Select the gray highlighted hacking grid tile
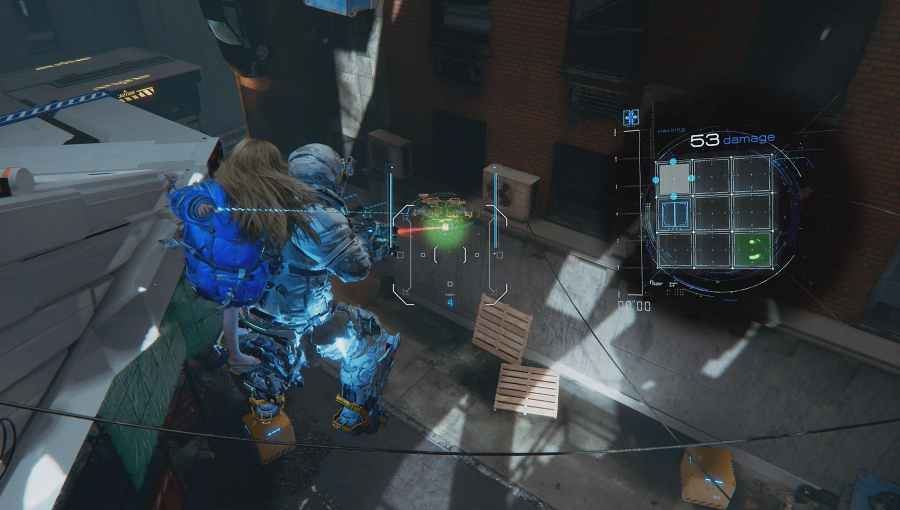 click(x=676, y=178)
